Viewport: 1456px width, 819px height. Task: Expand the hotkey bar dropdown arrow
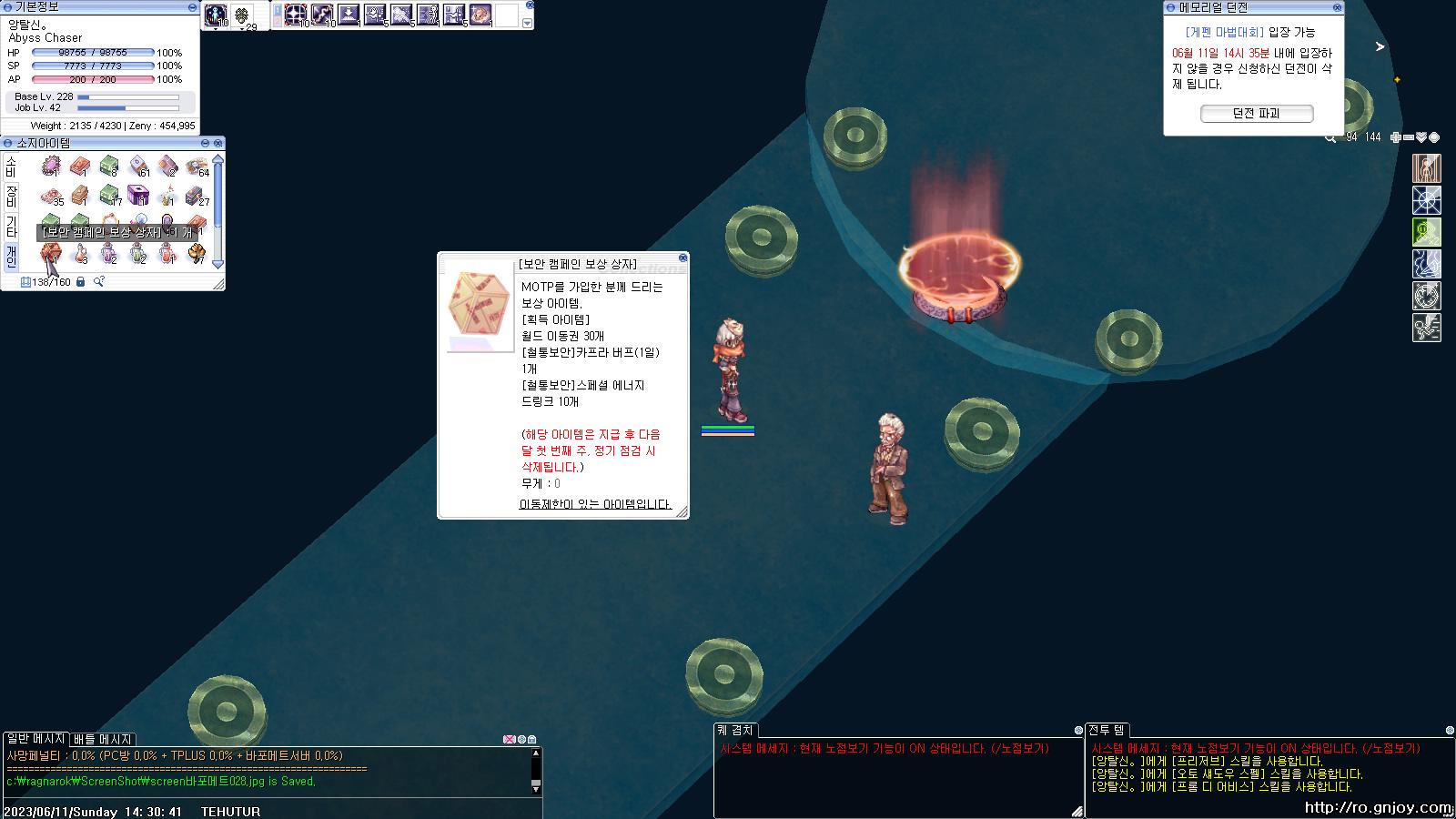(x=527, y=23)
